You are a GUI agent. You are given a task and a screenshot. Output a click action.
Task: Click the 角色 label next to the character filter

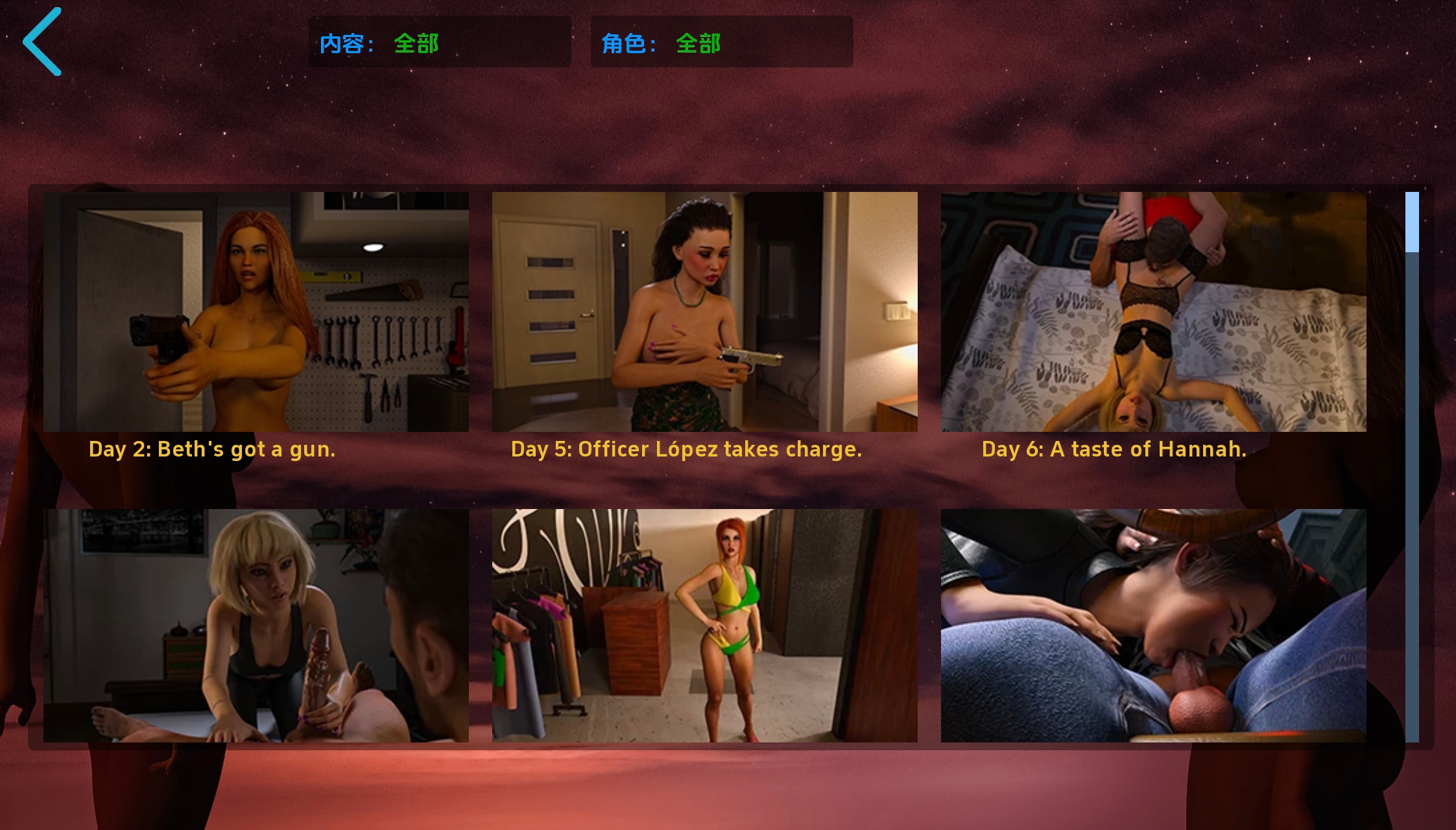[x=627, y=43]
